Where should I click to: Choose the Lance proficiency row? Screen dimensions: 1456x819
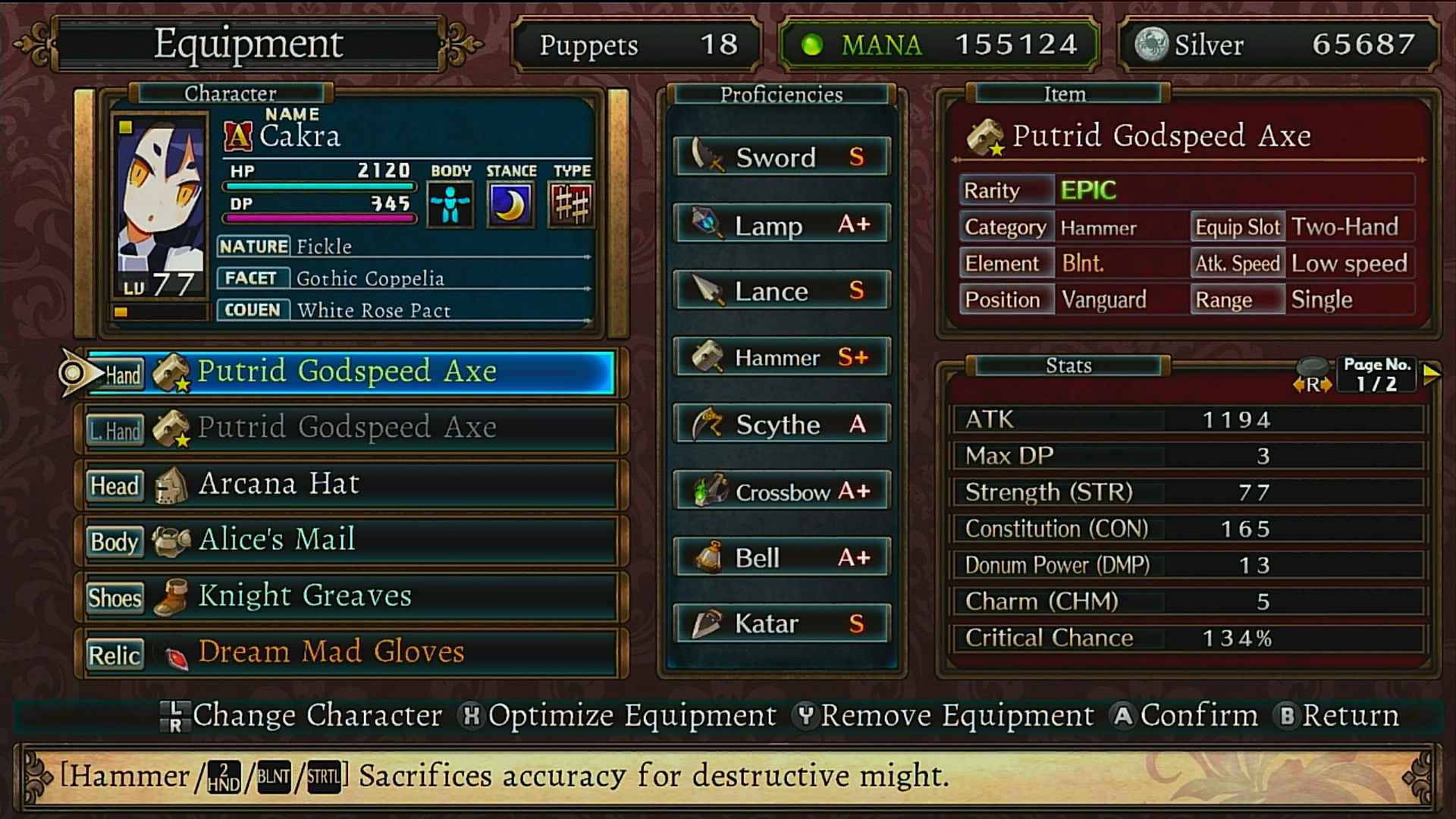[781, 291]
